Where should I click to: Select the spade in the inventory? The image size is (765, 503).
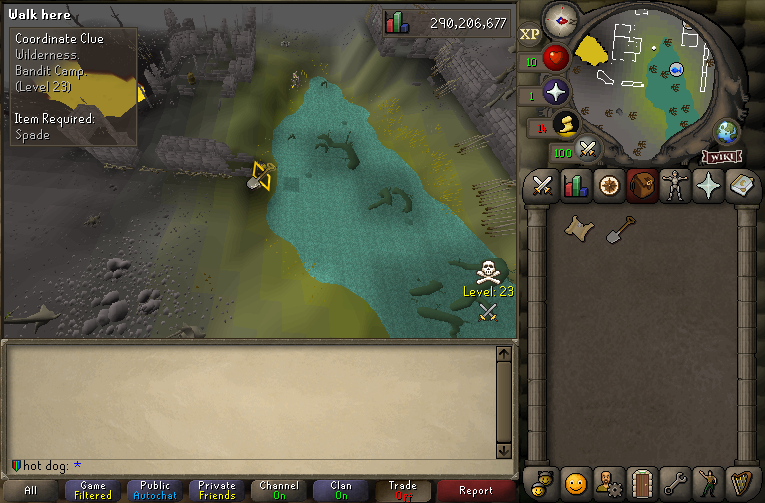618,229
